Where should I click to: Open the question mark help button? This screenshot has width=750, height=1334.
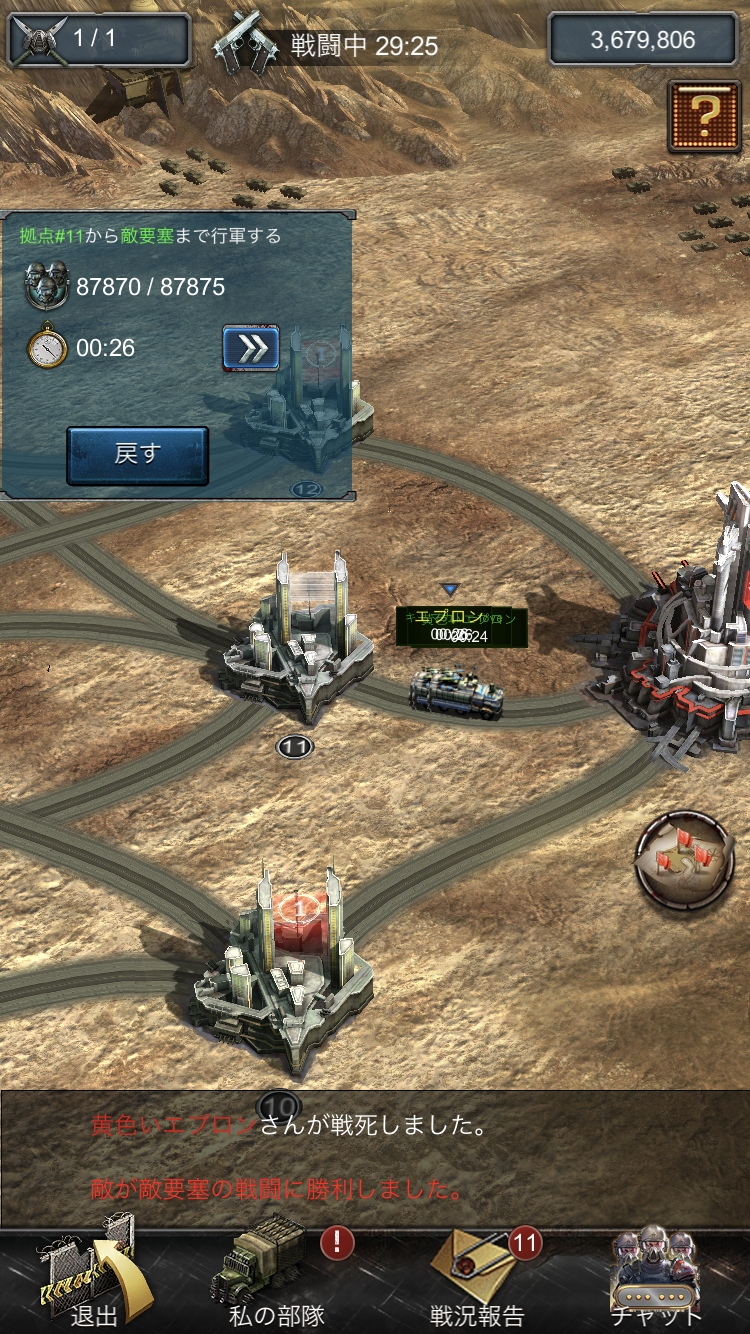(704, 116)
